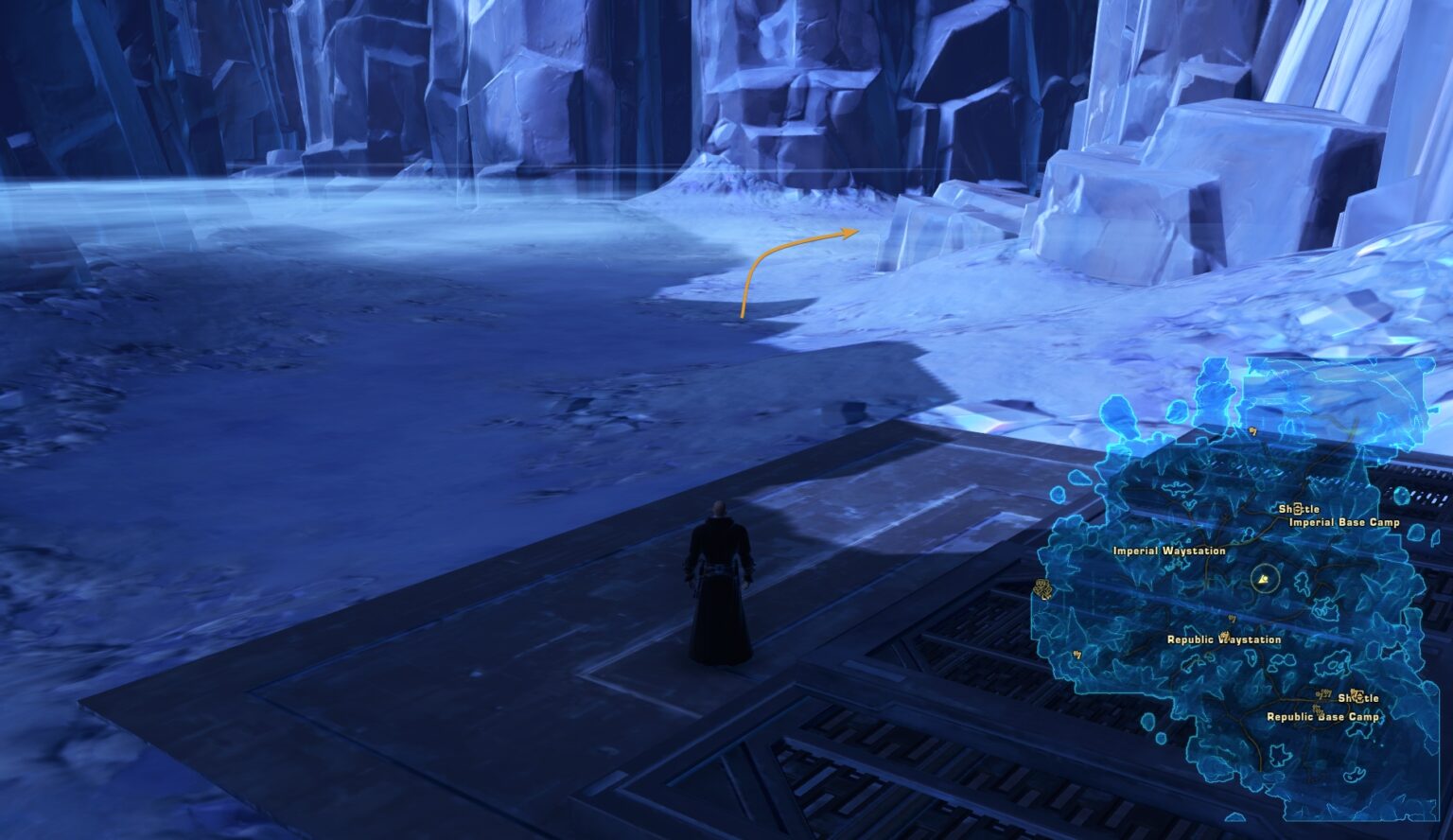Screen dimensions: 1453x840
Task: Select the Republic Base Camp label
Action: pyautogui.click(x=1322, y=717)
